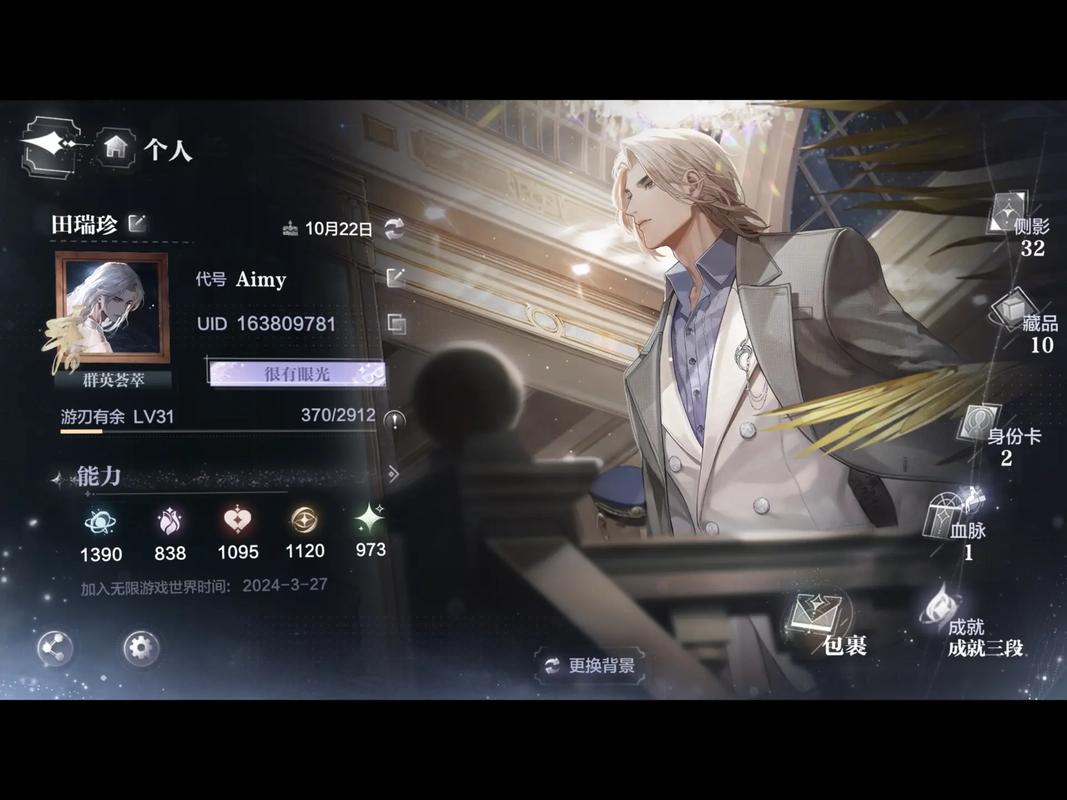Screen dimensions: 1067x800
Task: Click 更换背景 to change background
Action: click(590, 665)
